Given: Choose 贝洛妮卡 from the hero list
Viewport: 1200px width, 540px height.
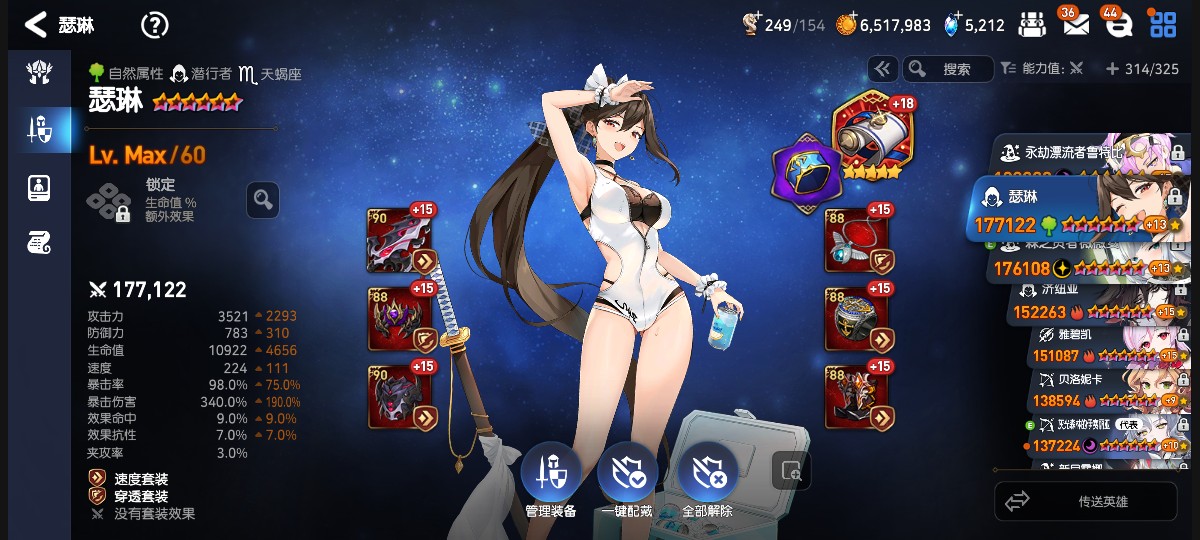Looking at the screenshot, I should point(1100,389).
